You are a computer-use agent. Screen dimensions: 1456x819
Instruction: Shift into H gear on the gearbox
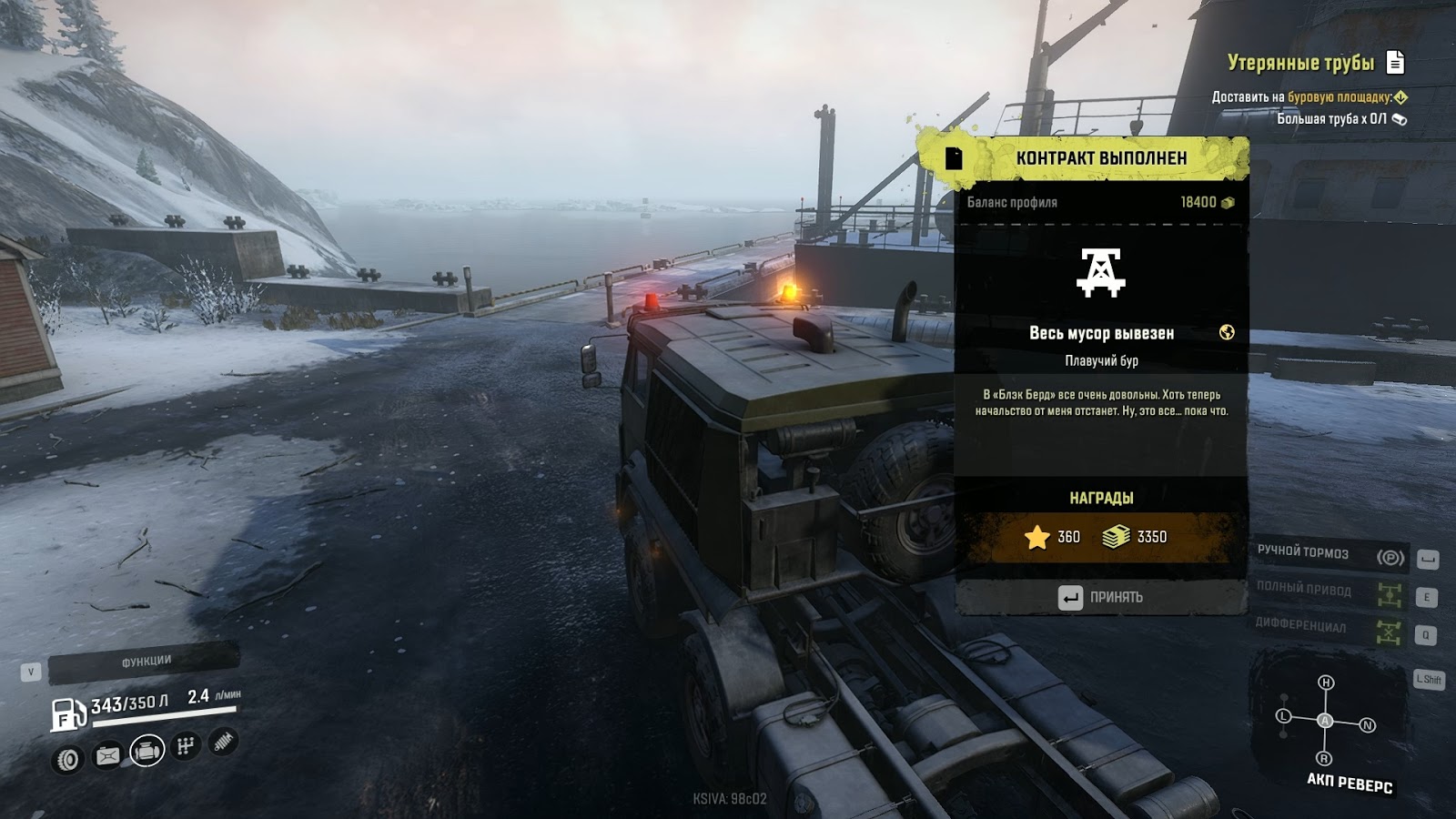(x=1326, y=682)
